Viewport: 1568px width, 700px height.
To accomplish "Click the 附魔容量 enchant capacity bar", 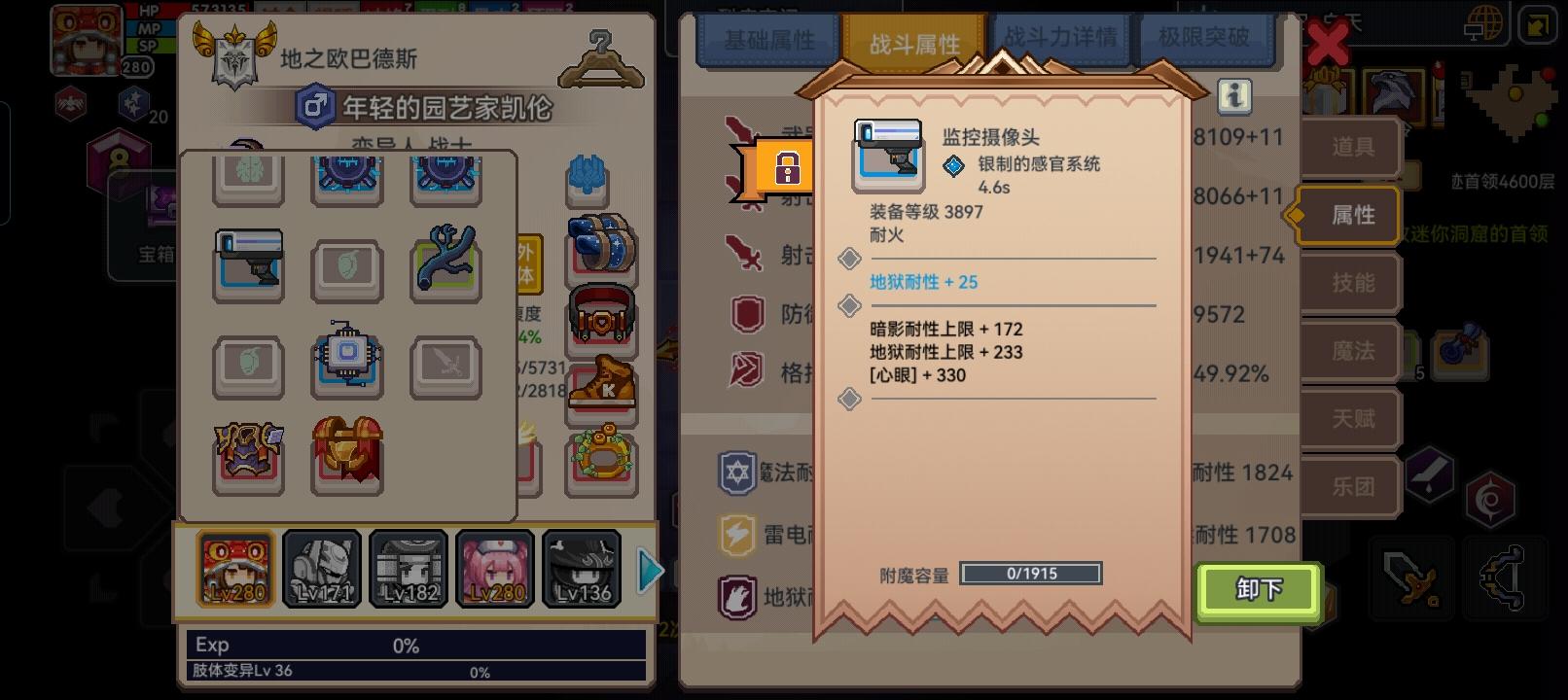I will 1030,574.
